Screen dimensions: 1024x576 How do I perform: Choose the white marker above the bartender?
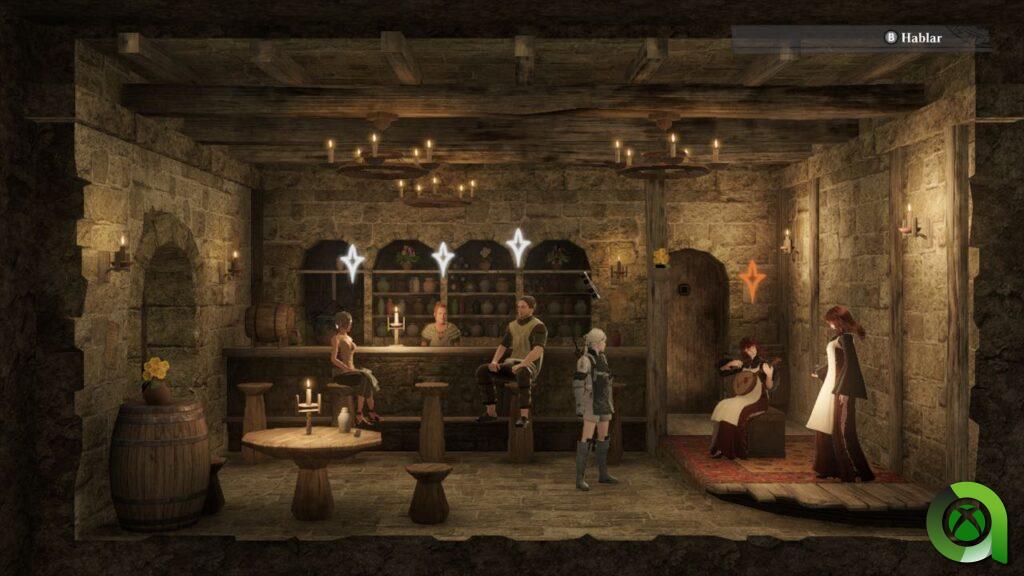click(x=442, y=259)
